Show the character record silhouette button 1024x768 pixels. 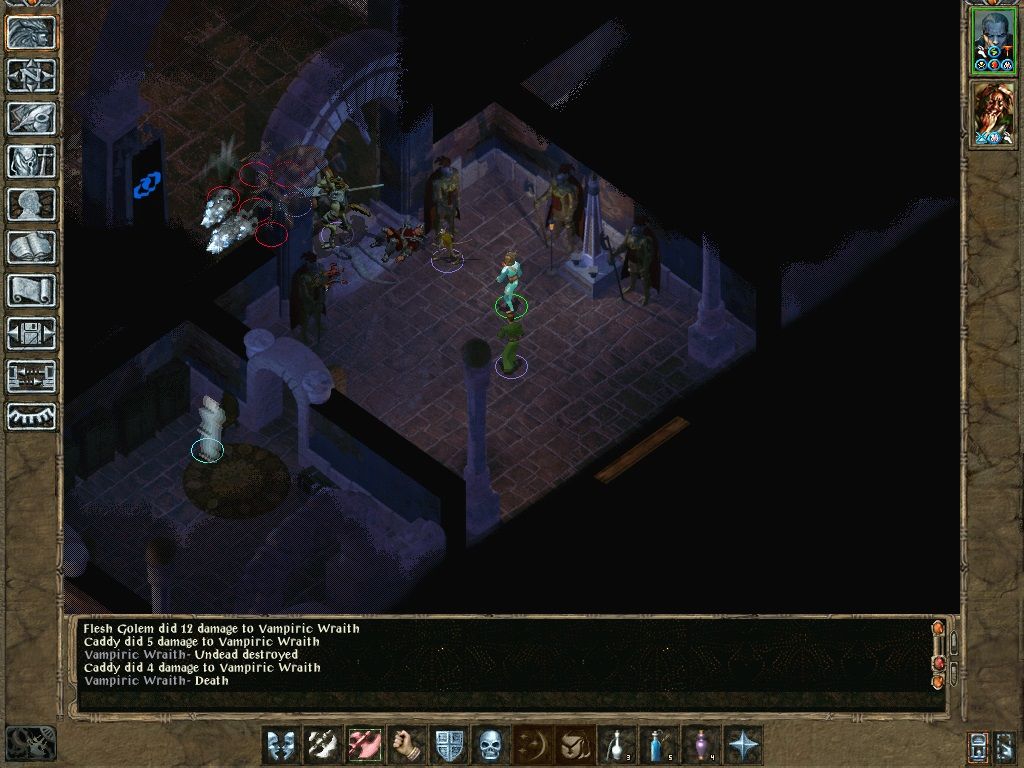pyautogui.click(x=31, y=204)
